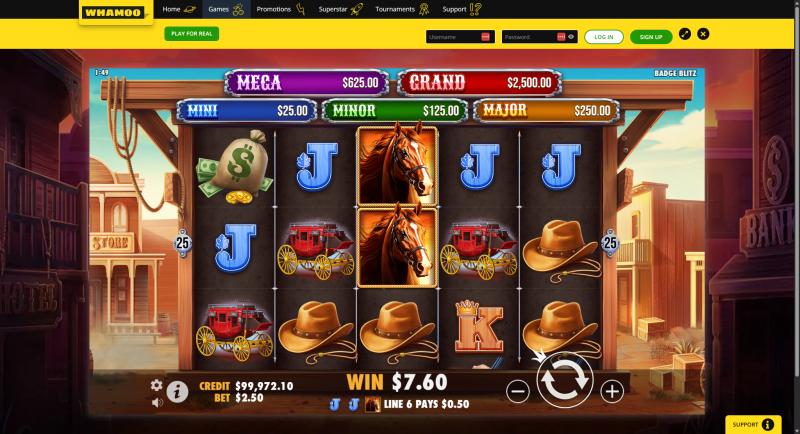
Task: Toggle the sound speaker icon
Action: [156, 402]
